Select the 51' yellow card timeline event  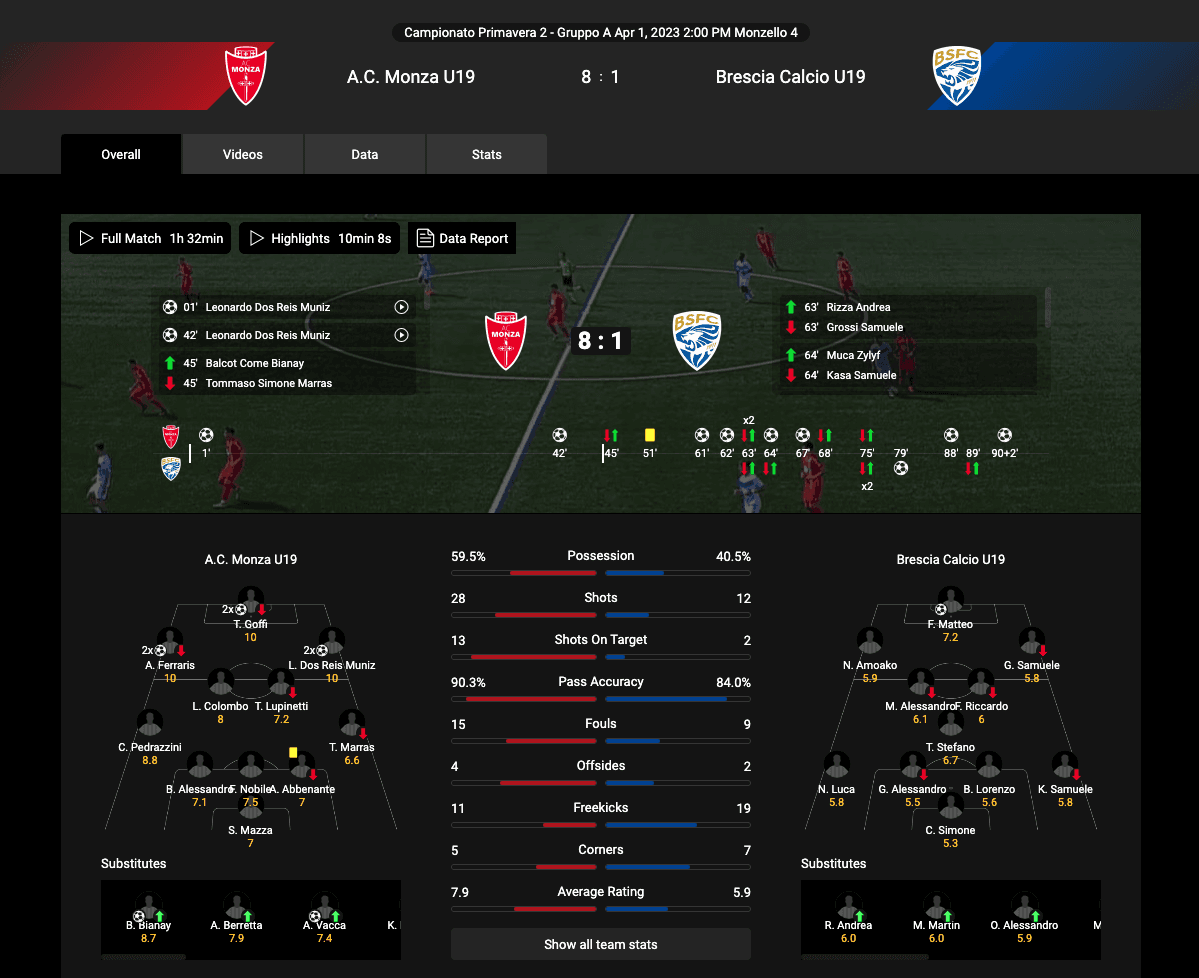pyautogui.click(x=650, y=436)
